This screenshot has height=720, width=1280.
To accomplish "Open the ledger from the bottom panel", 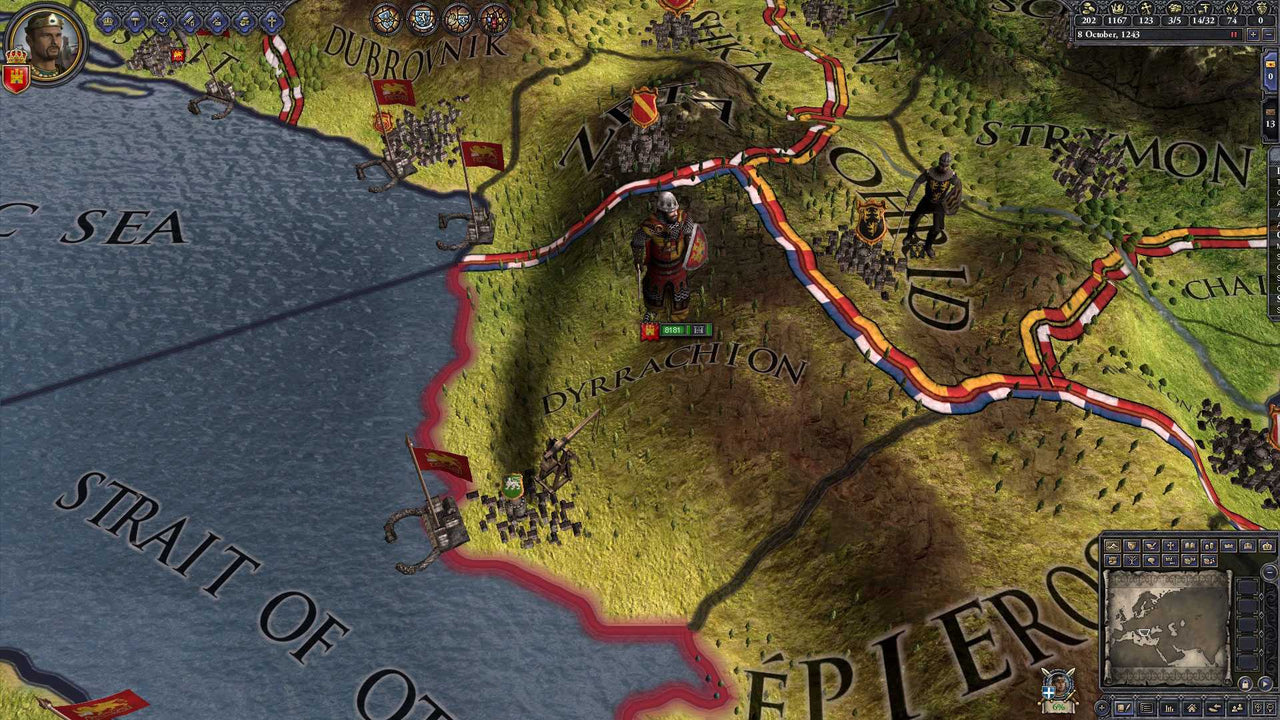I will 1169,707.
